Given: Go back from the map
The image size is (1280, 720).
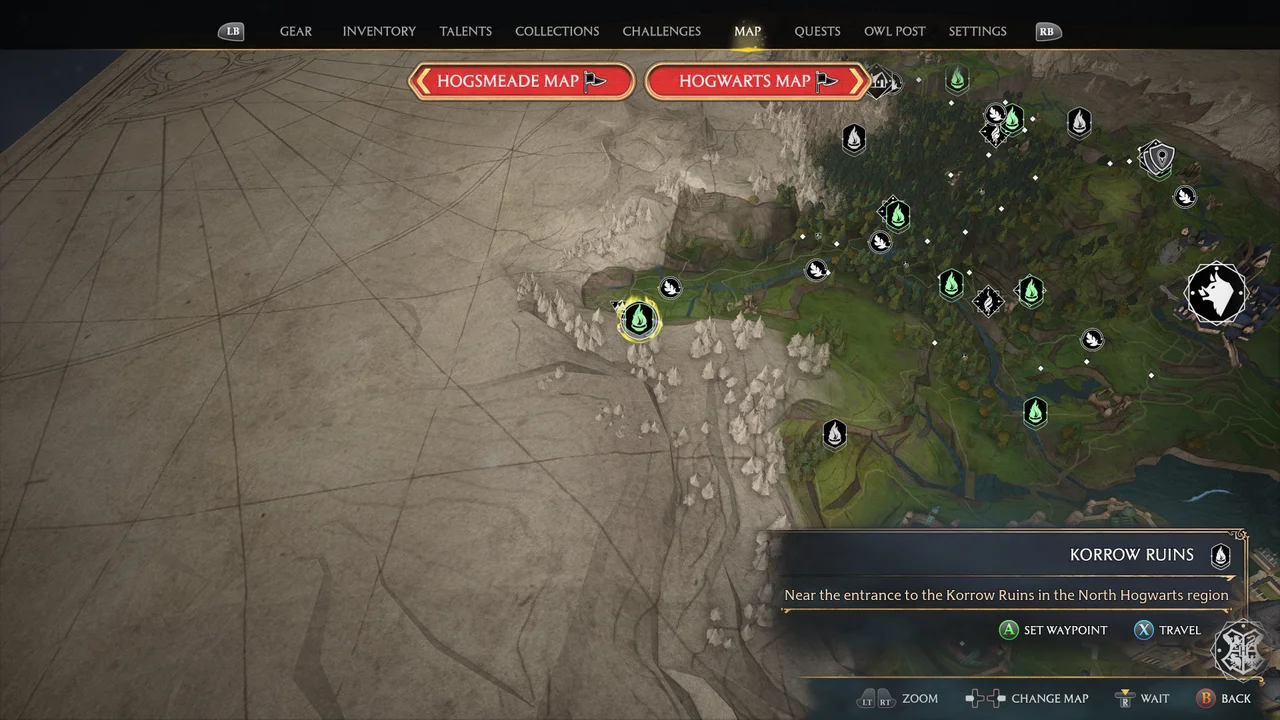Looking at the screenshot, I should [1224, 698].
